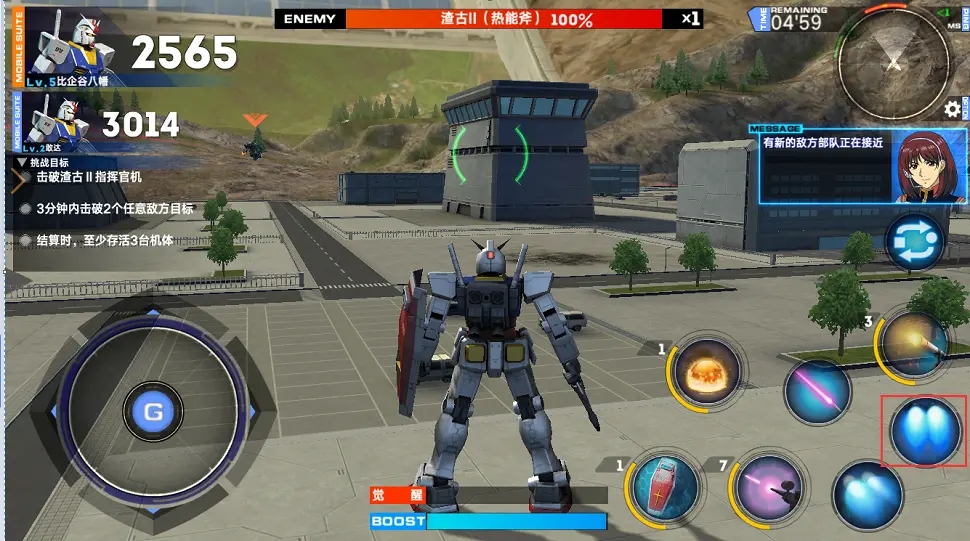Tap the 3分钟内击破2个任意敌方目标 objective
The image size is (970, 541).
pos(107,209)
